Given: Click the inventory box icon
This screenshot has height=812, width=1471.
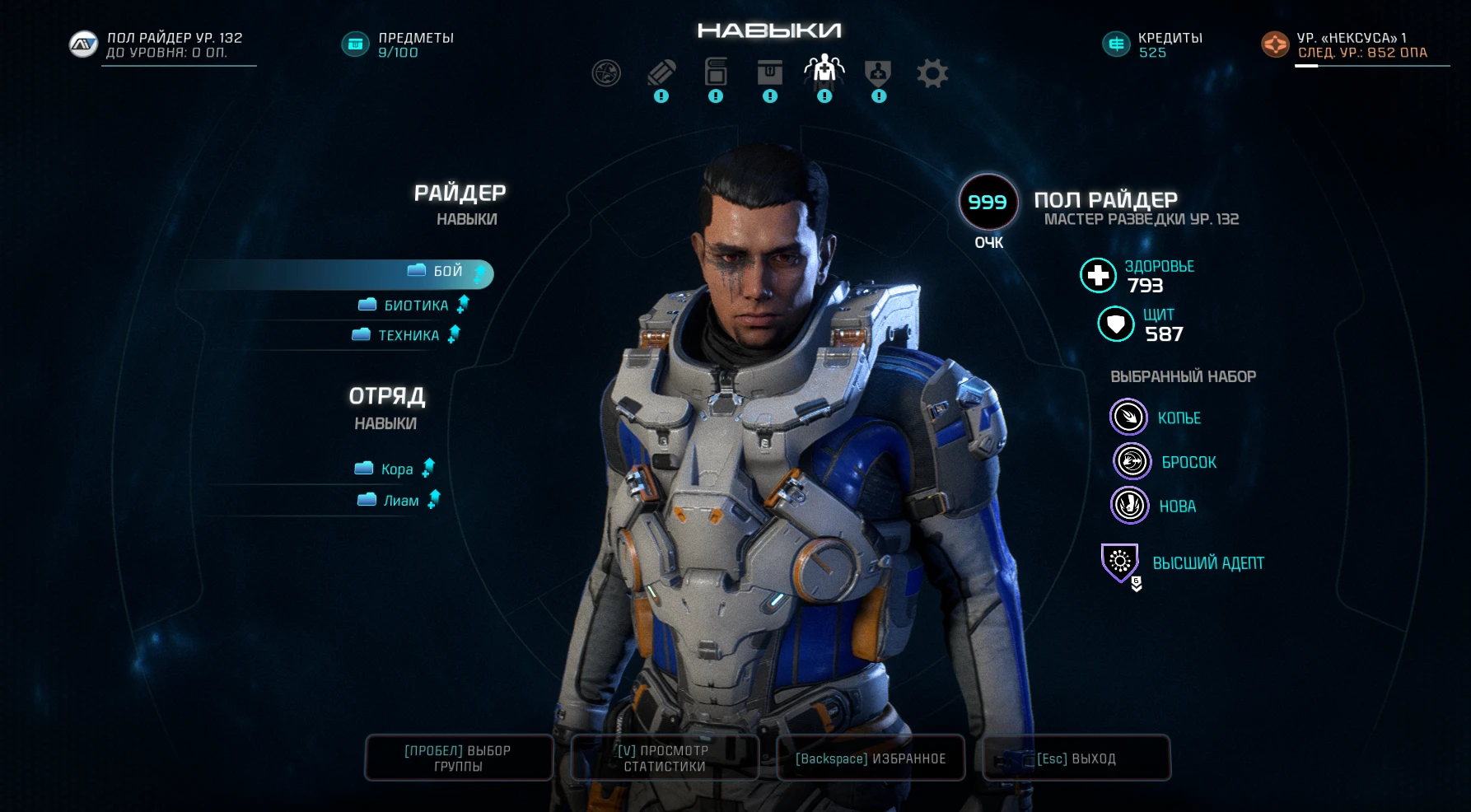Looking at the screenshot, I should [769, 72].
